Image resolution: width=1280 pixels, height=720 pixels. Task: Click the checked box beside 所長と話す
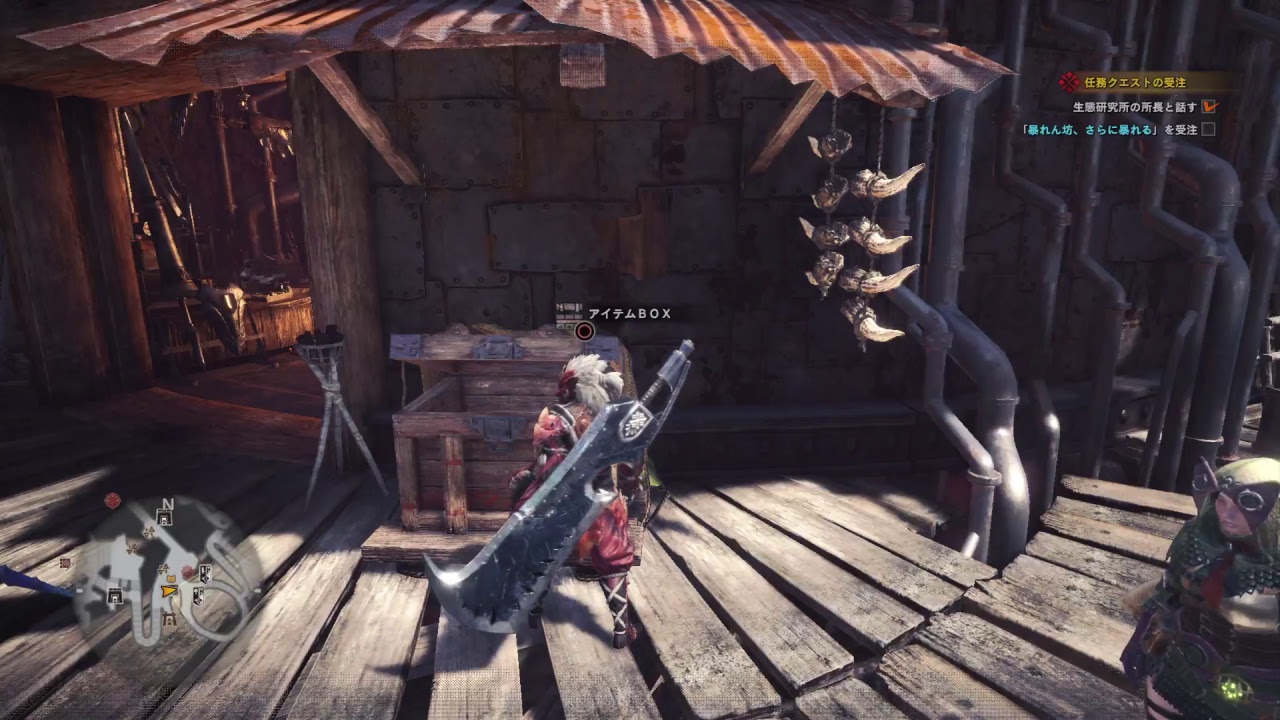pos(1210,106)
